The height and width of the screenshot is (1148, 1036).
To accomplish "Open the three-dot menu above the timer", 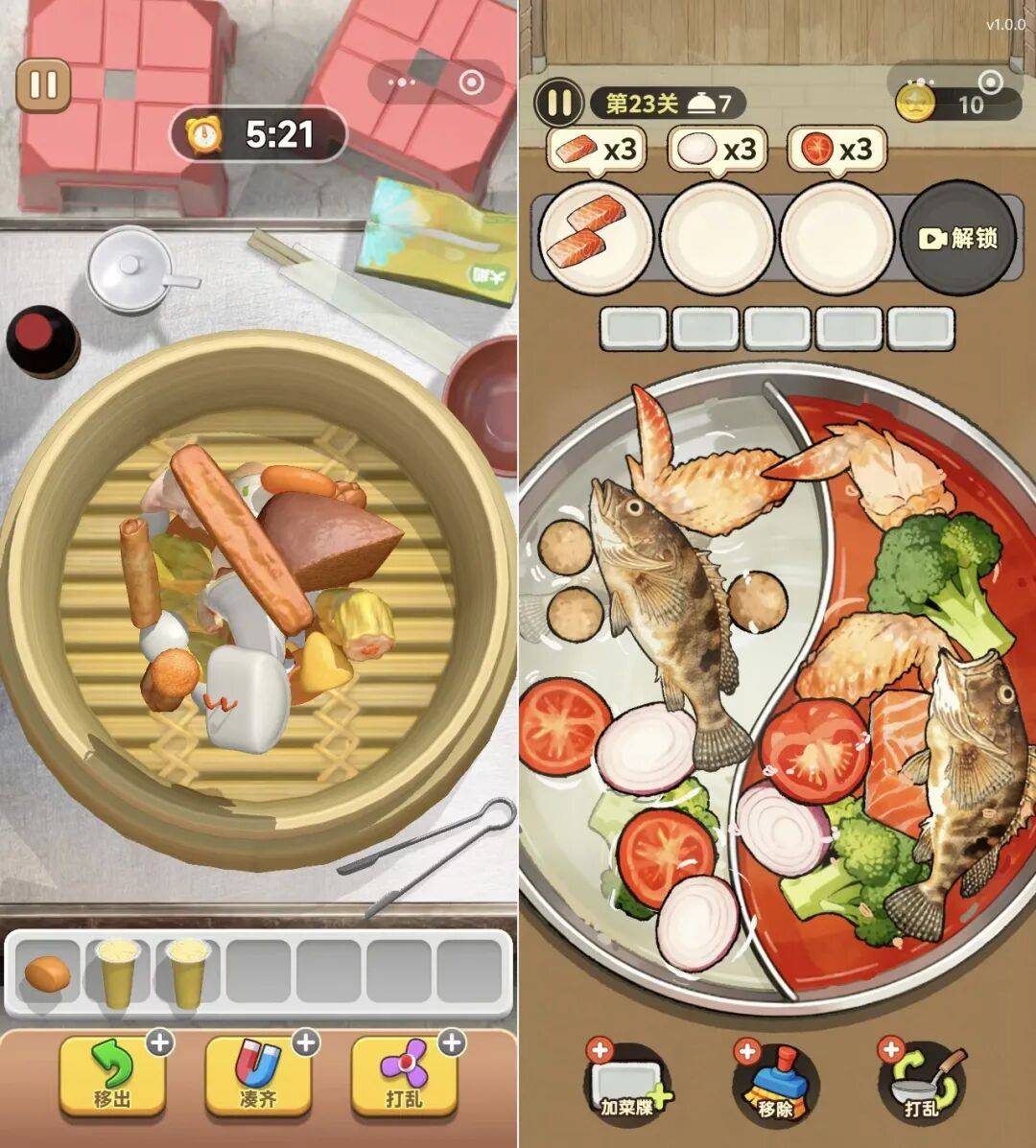I will click(x=401, y=82).
